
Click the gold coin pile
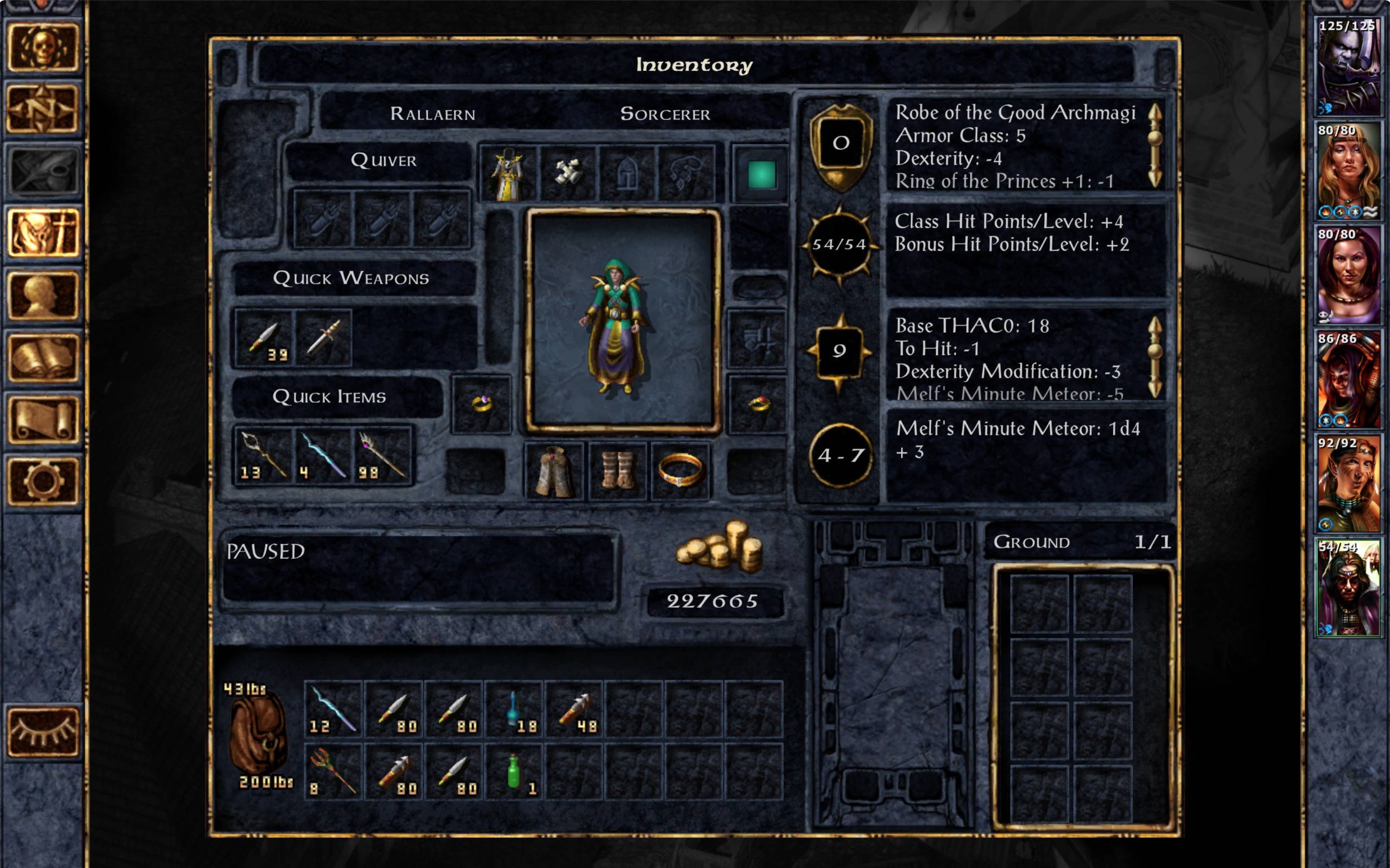[x=719, y=548]
